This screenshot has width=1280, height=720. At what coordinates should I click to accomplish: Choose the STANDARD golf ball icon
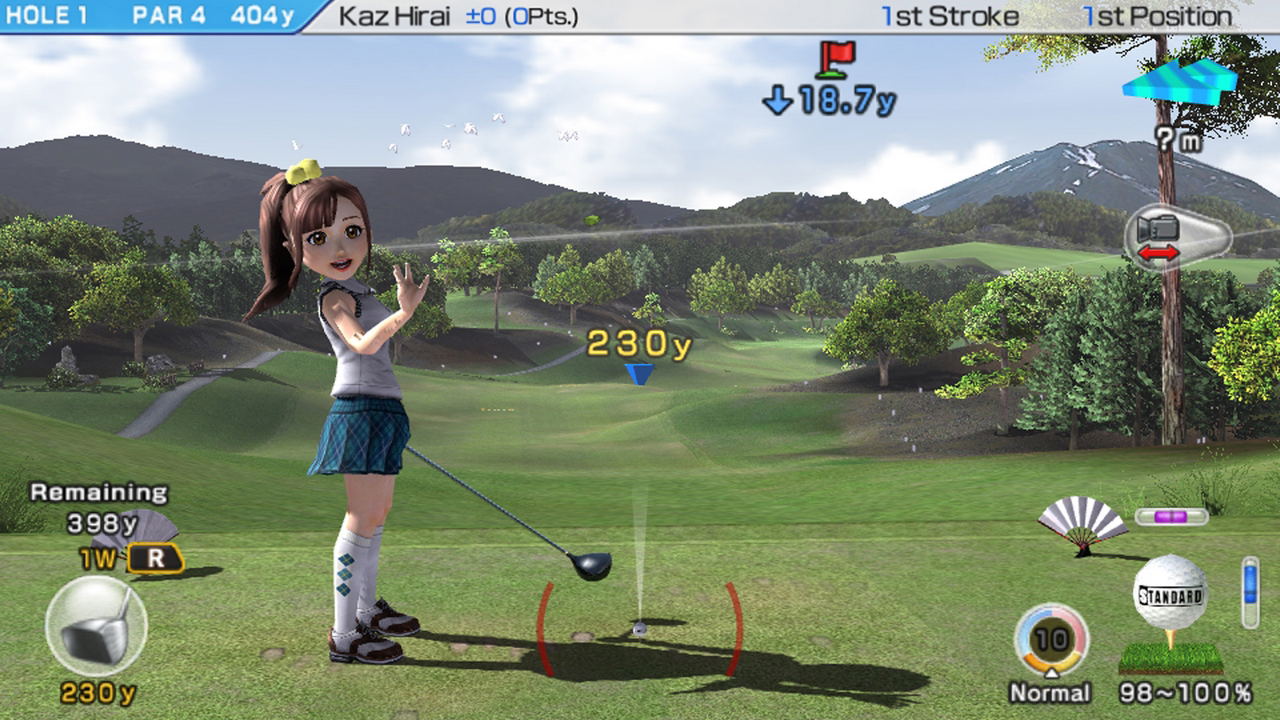coord(1169,595)
